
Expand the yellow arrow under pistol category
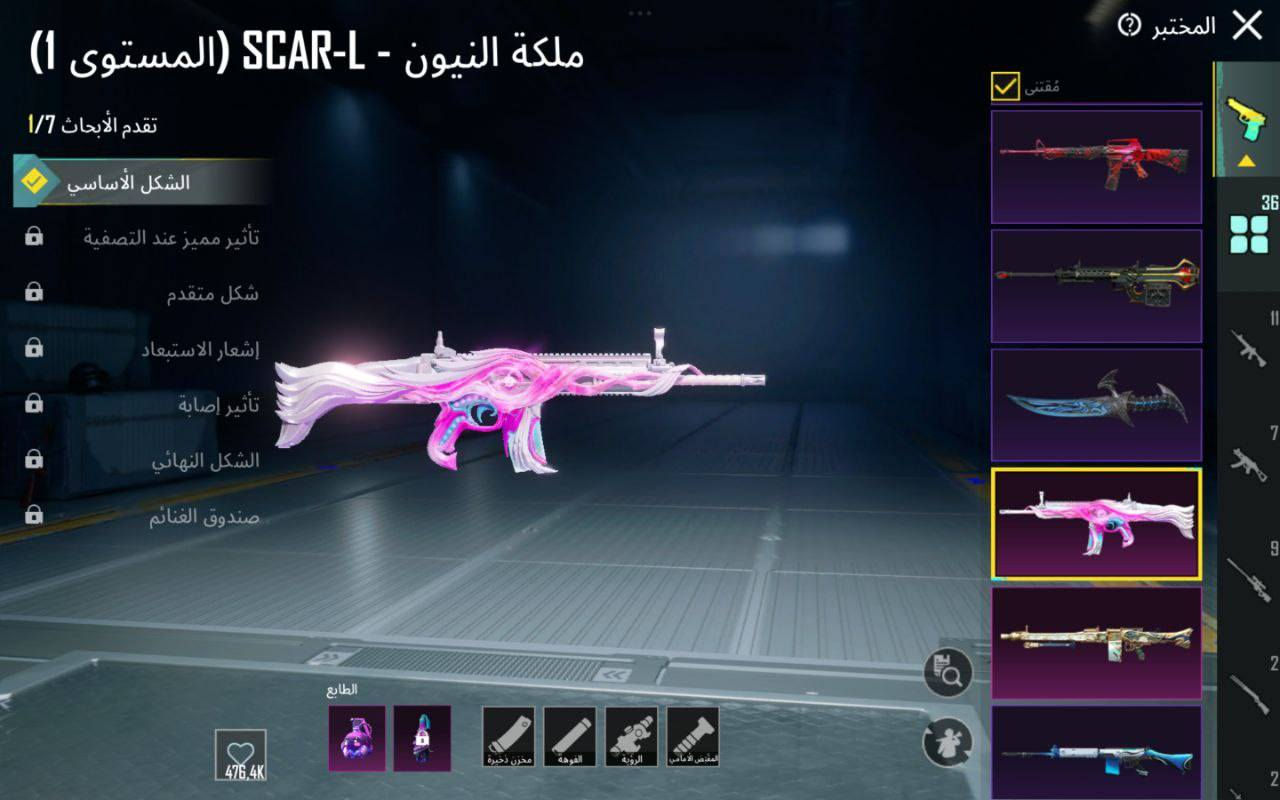[1248, 160]
